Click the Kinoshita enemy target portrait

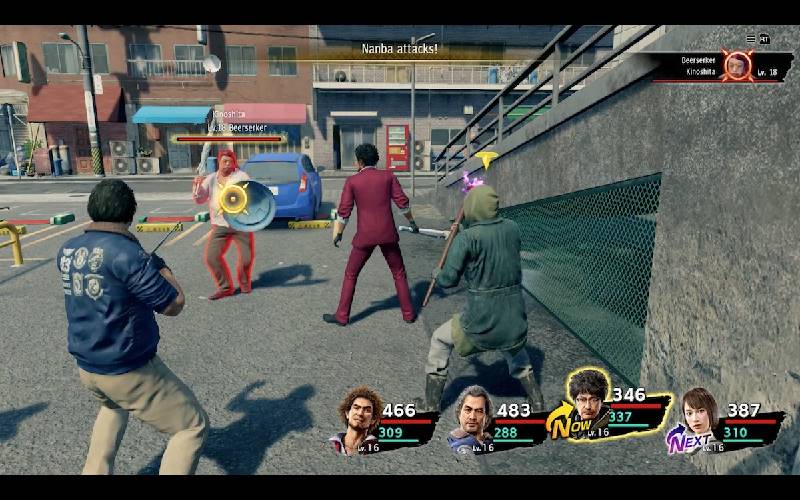(738, 66)
